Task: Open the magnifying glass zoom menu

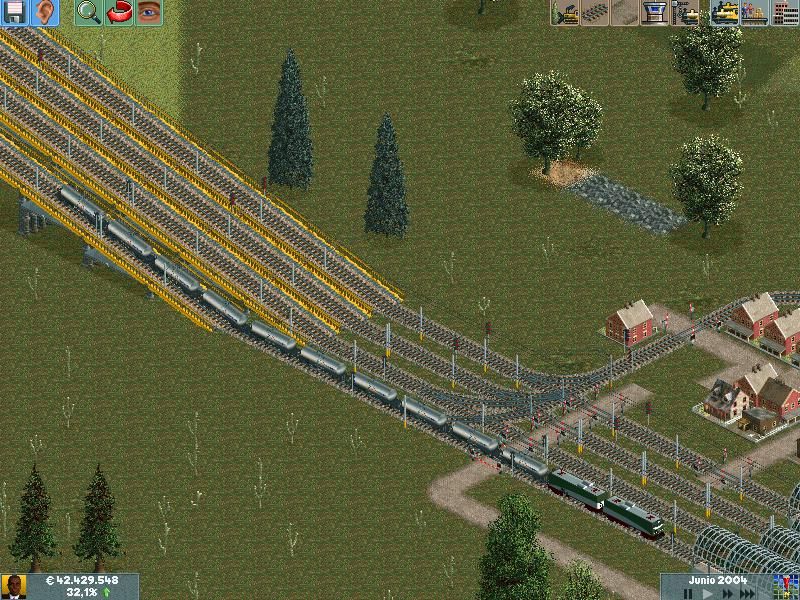Action: click(90, 13)
